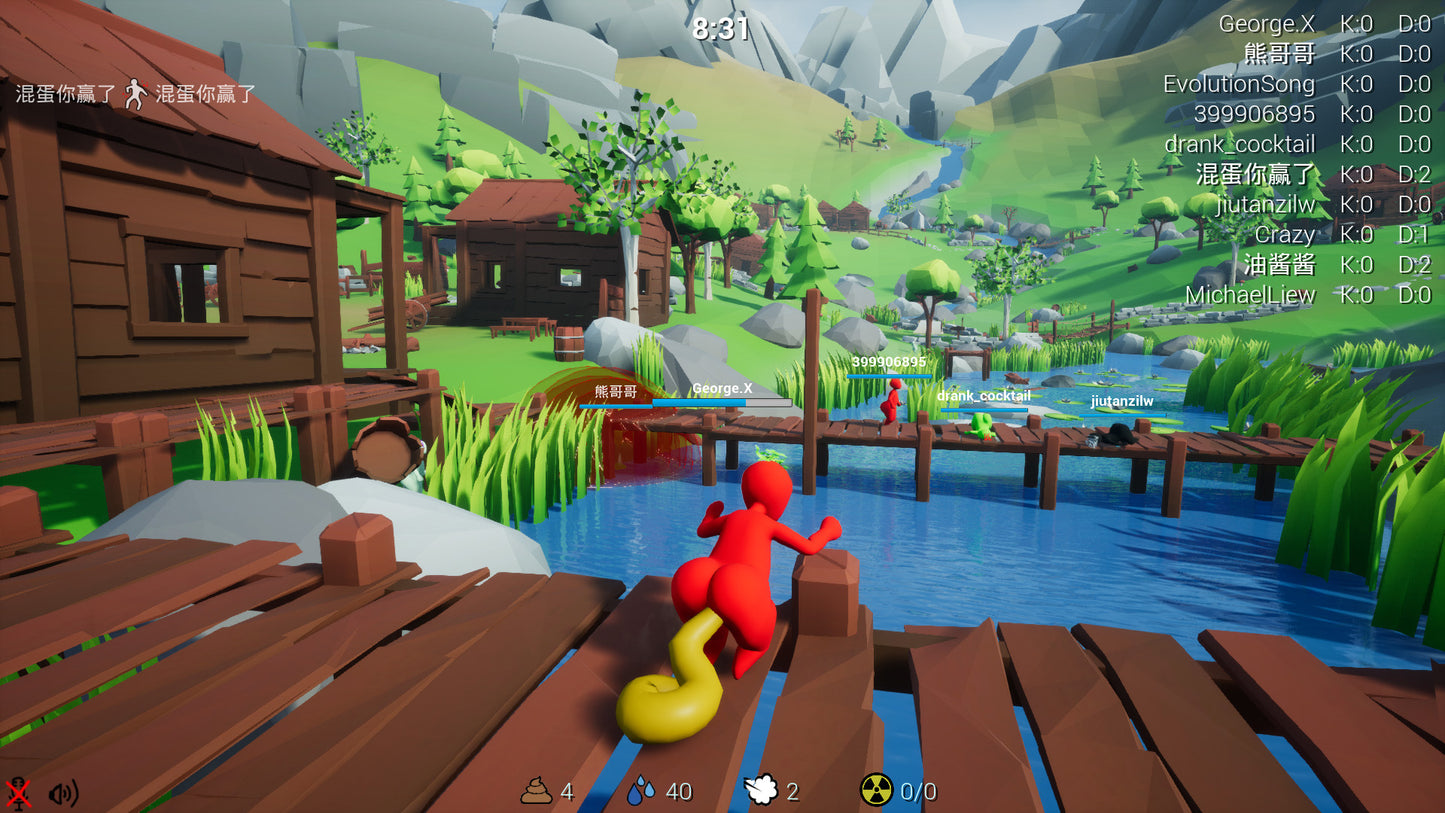1445x813 pixels.
Task: Select George.X in the scoreboard
Action: (x=1266, y=24)
